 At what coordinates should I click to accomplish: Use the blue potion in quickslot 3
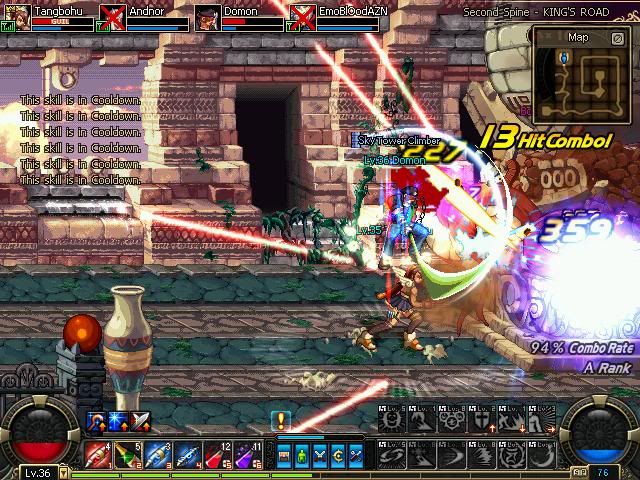click(157, 454)
